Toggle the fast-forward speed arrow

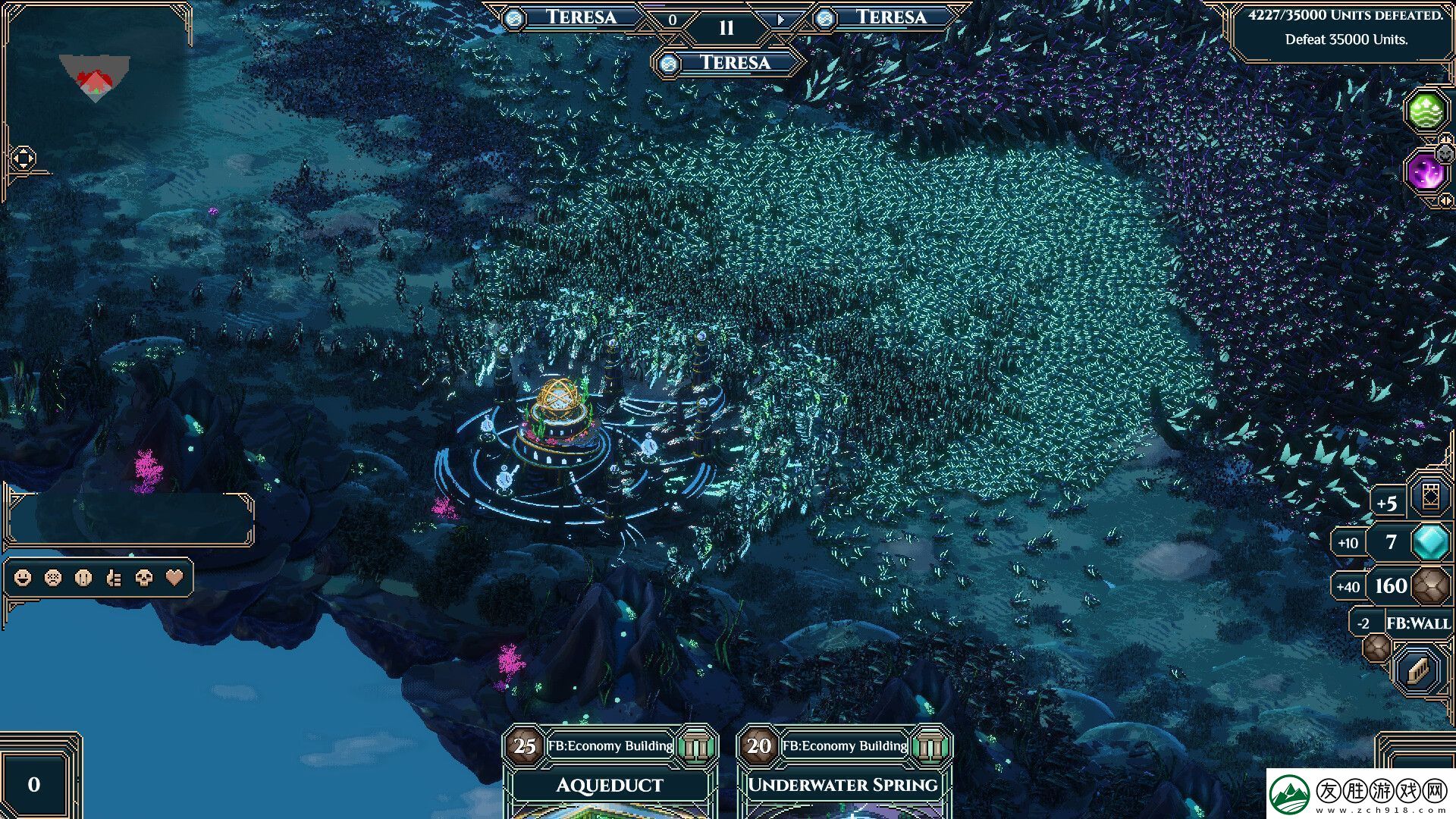click(x=781, y=20)
